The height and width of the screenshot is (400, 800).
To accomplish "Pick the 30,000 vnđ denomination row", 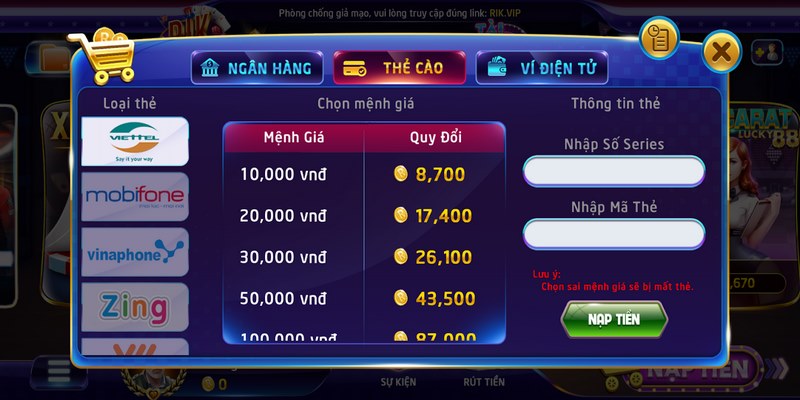I will (x=364, y=257).
